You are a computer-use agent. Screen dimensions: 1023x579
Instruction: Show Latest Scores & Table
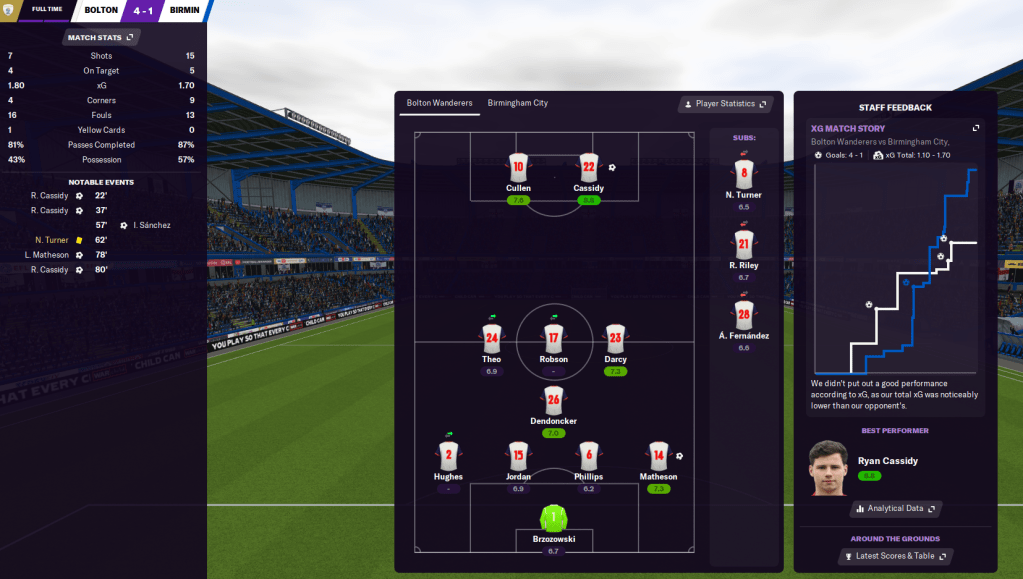click(895, 556)
